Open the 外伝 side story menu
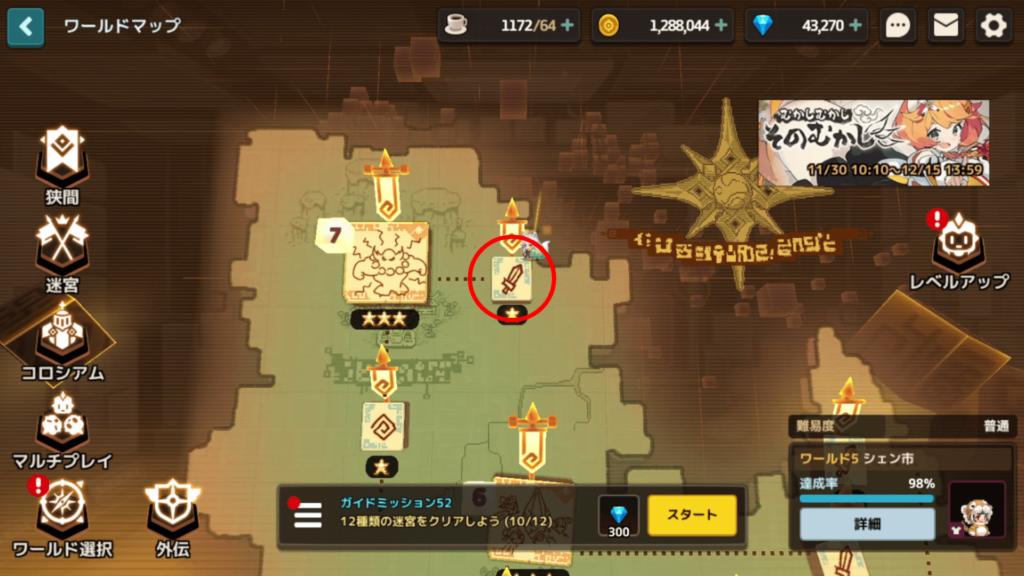This screenshot has width=1024, height=576. coord(173,516)
